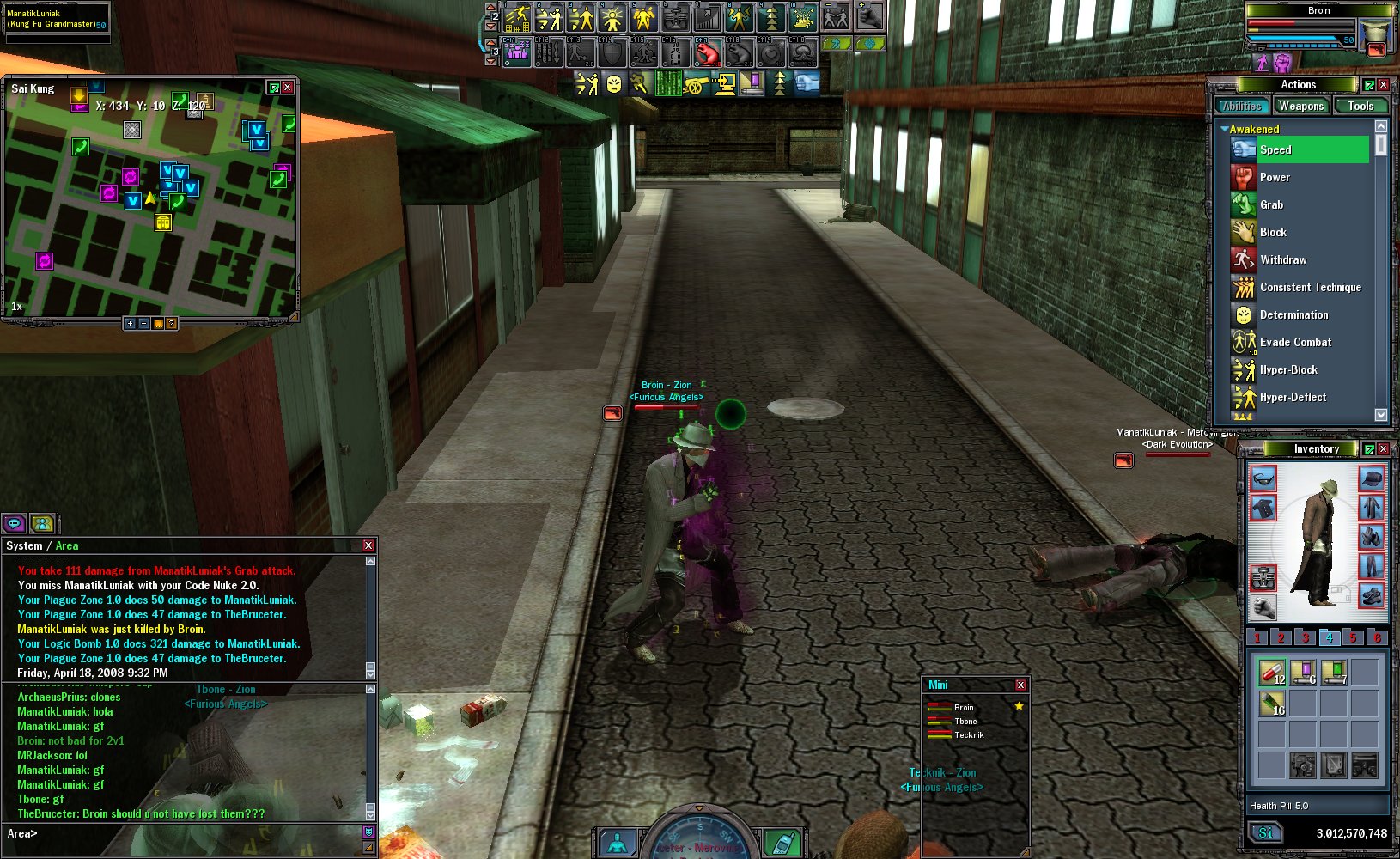Close the Actions window
Image resolution: width=1400 pixels, height=859 pixels.
pyautogui.click(x=1383, y=85)
